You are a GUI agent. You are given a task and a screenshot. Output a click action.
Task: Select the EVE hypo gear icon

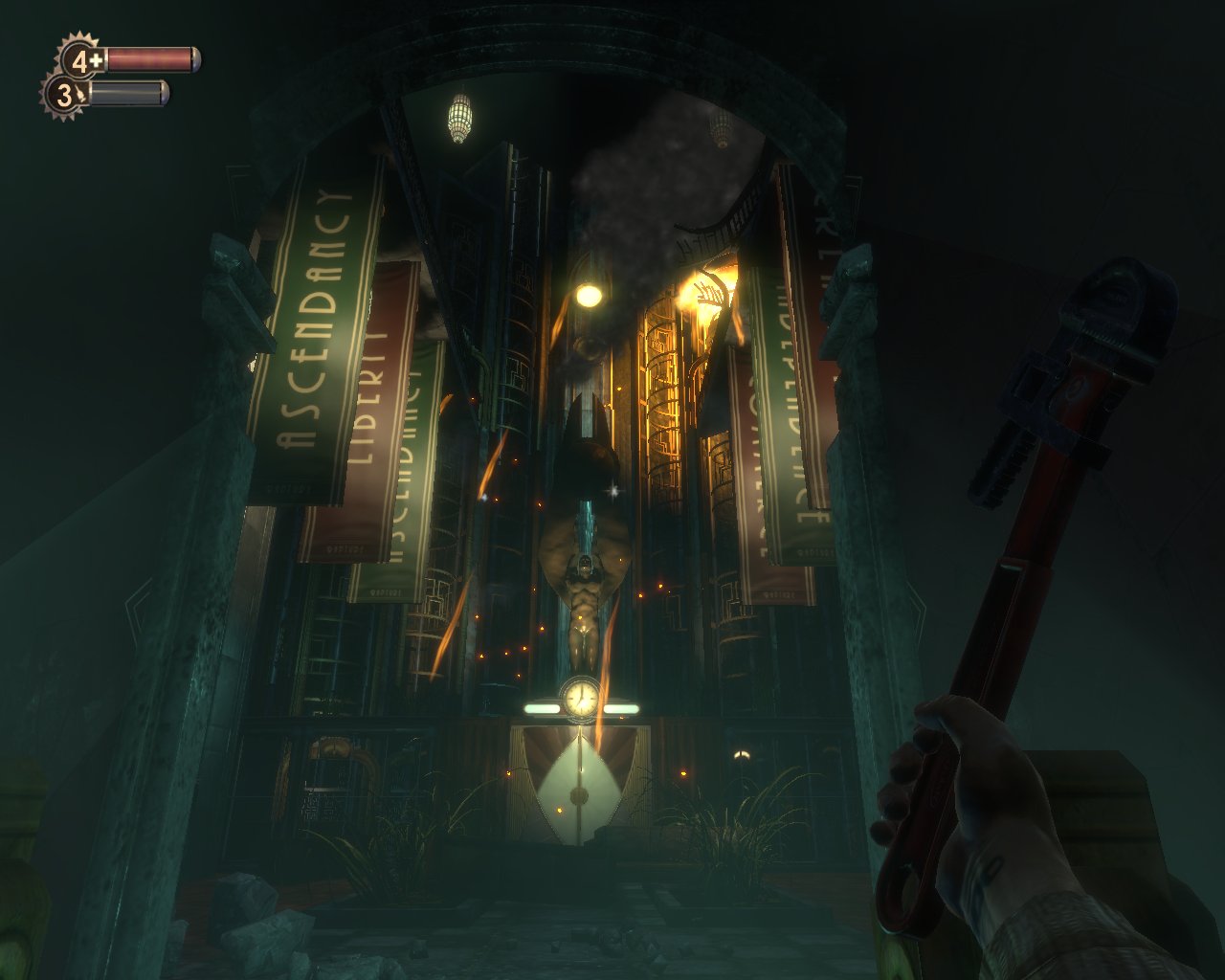64,95
